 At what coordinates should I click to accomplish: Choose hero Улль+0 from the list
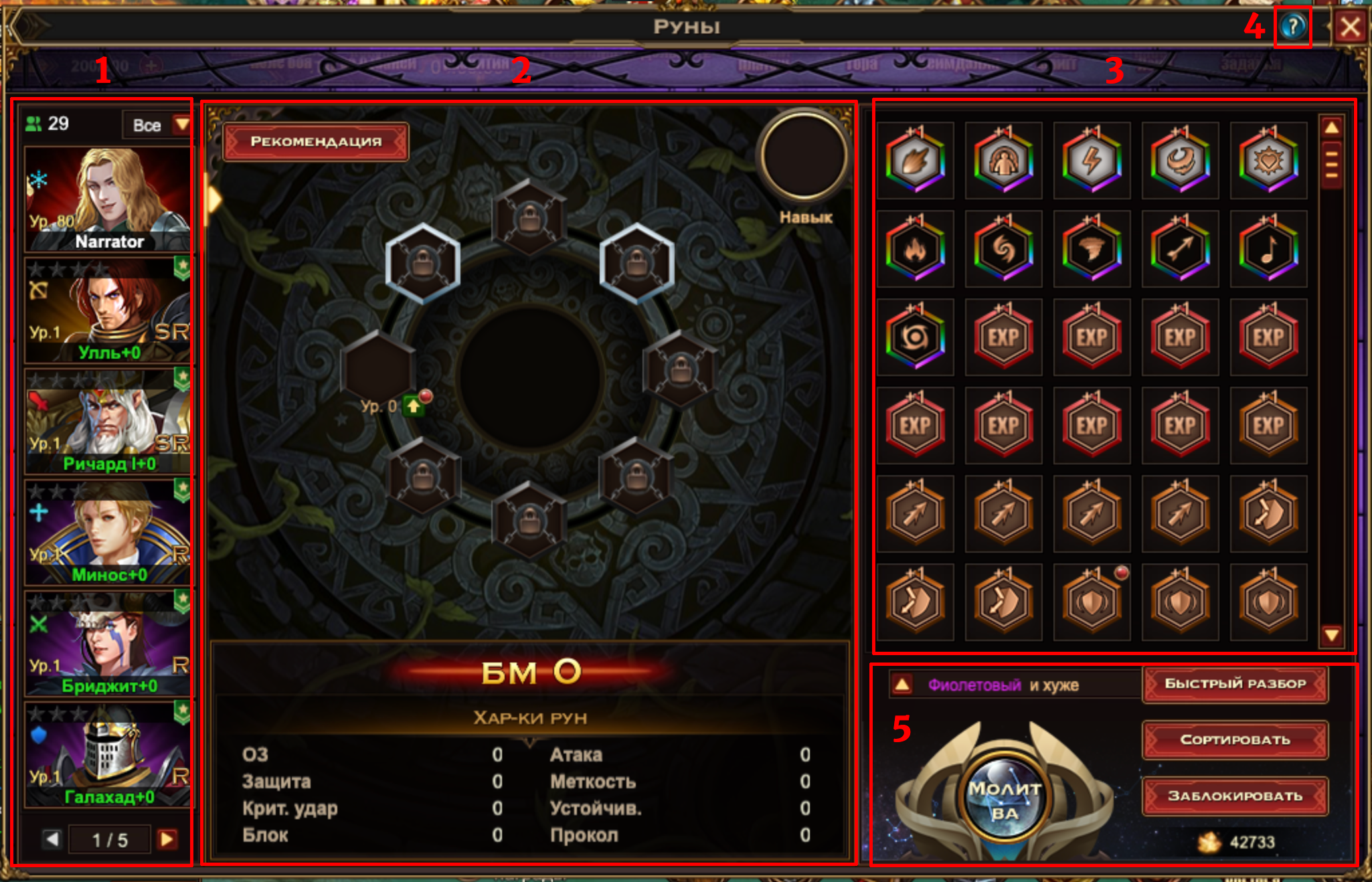coord(108,311)
